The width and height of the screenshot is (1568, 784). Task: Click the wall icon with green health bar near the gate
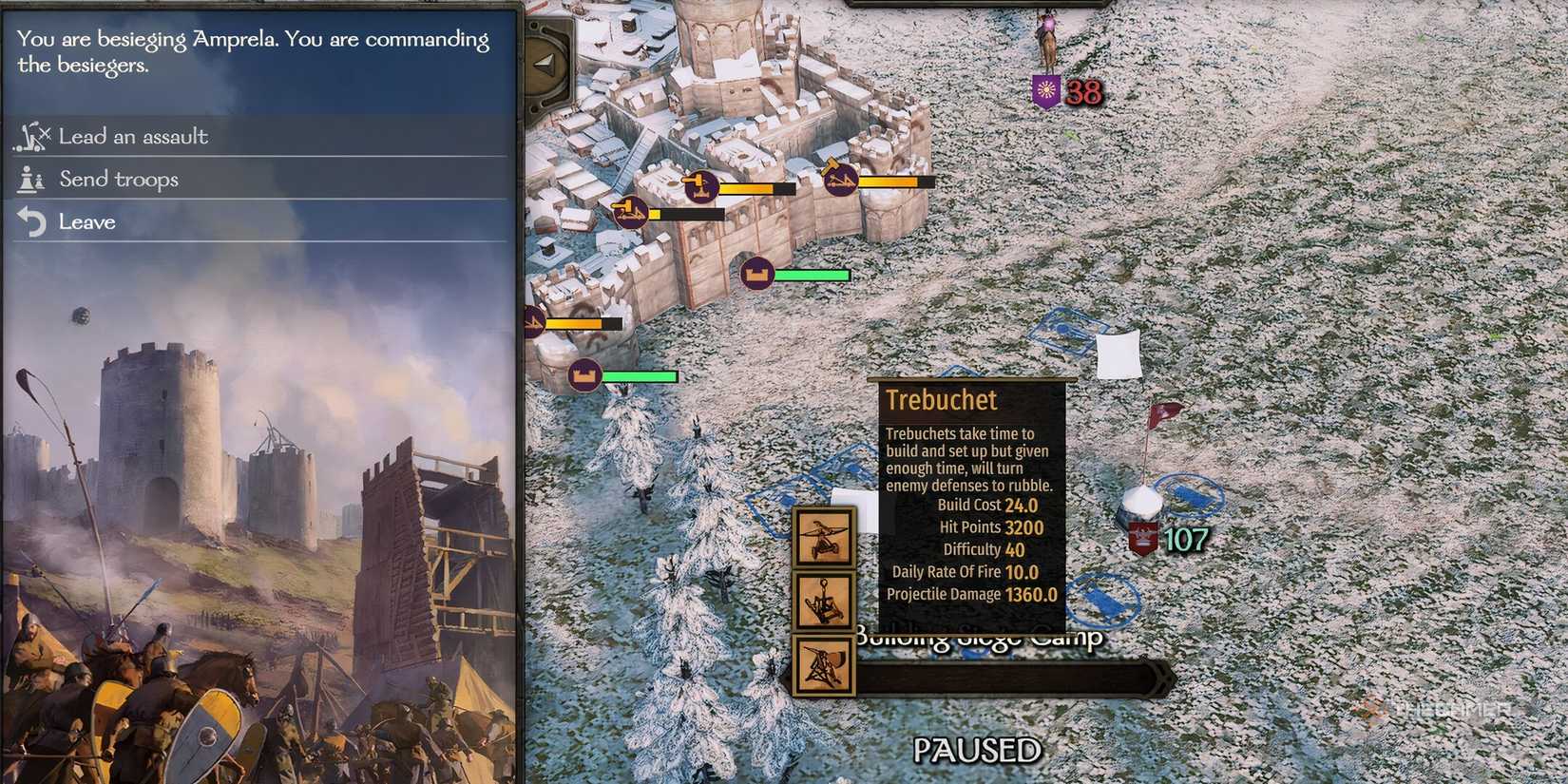757,274
